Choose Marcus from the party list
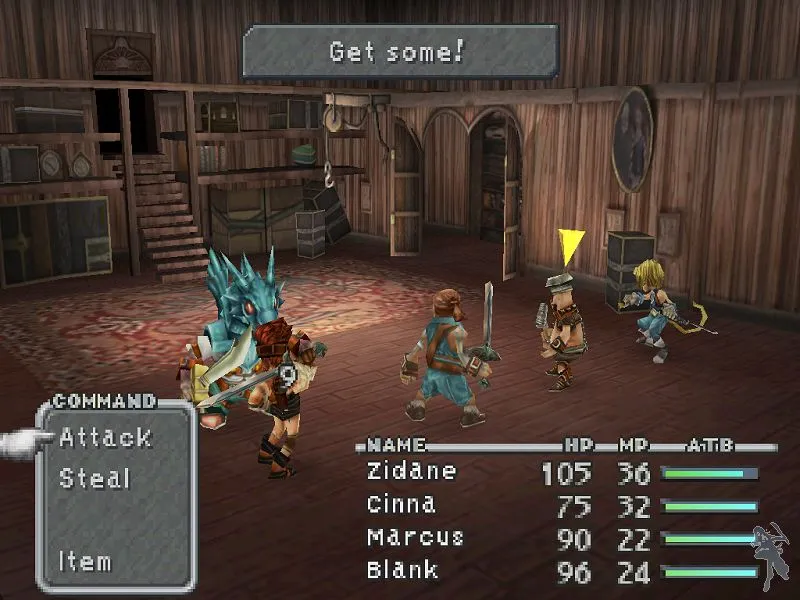800x600 pixels. (x=415, y=537)
